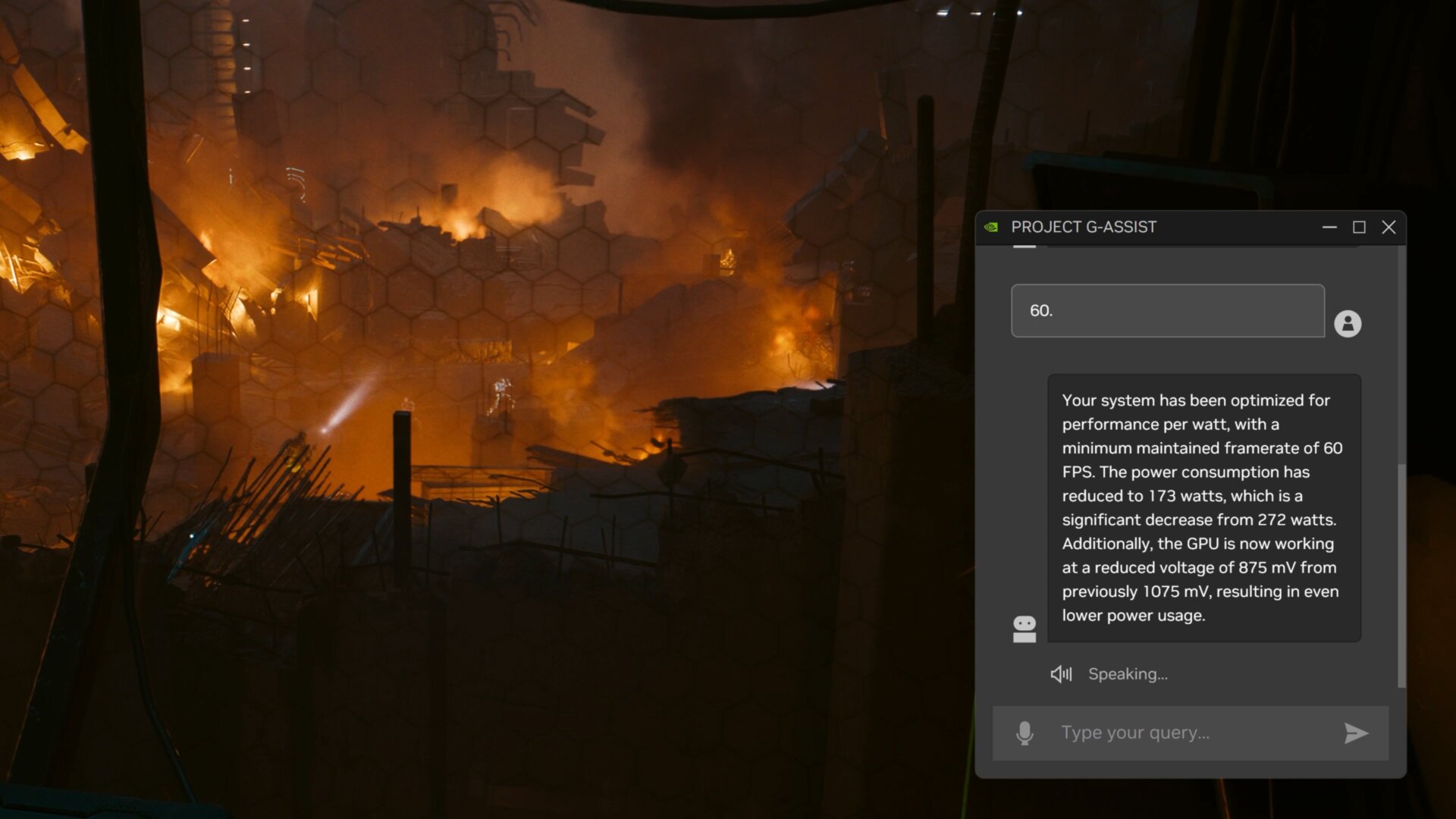Toggle fullscreen mode for the G-Assist window
Image resolution: width=1456 pixels, height=819 pixels.
click(1359, 227)
